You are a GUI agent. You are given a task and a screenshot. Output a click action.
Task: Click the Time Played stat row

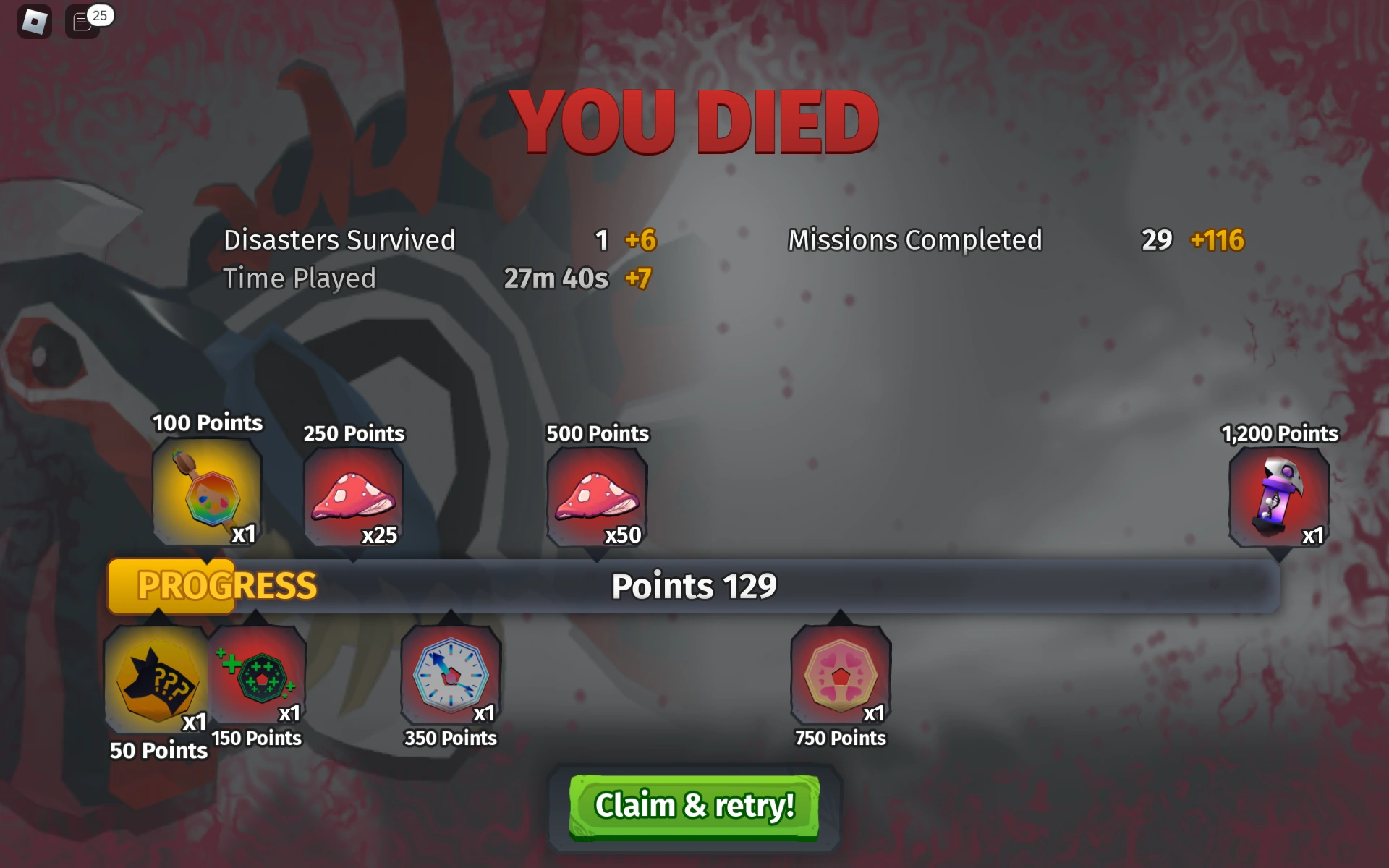[x=300, y=278]
